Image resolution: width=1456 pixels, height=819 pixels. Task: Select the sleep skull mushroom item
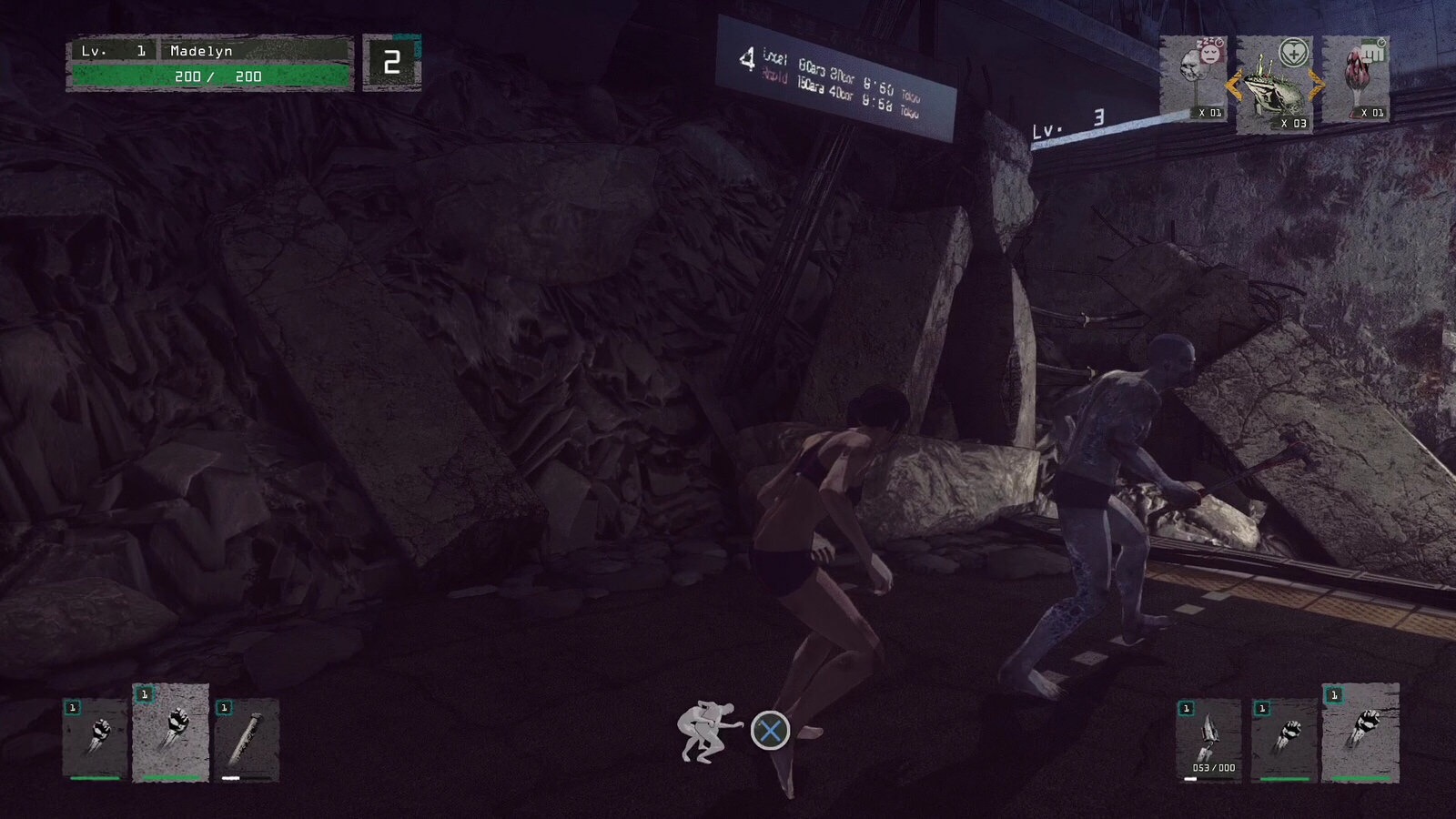(1193, 78)
